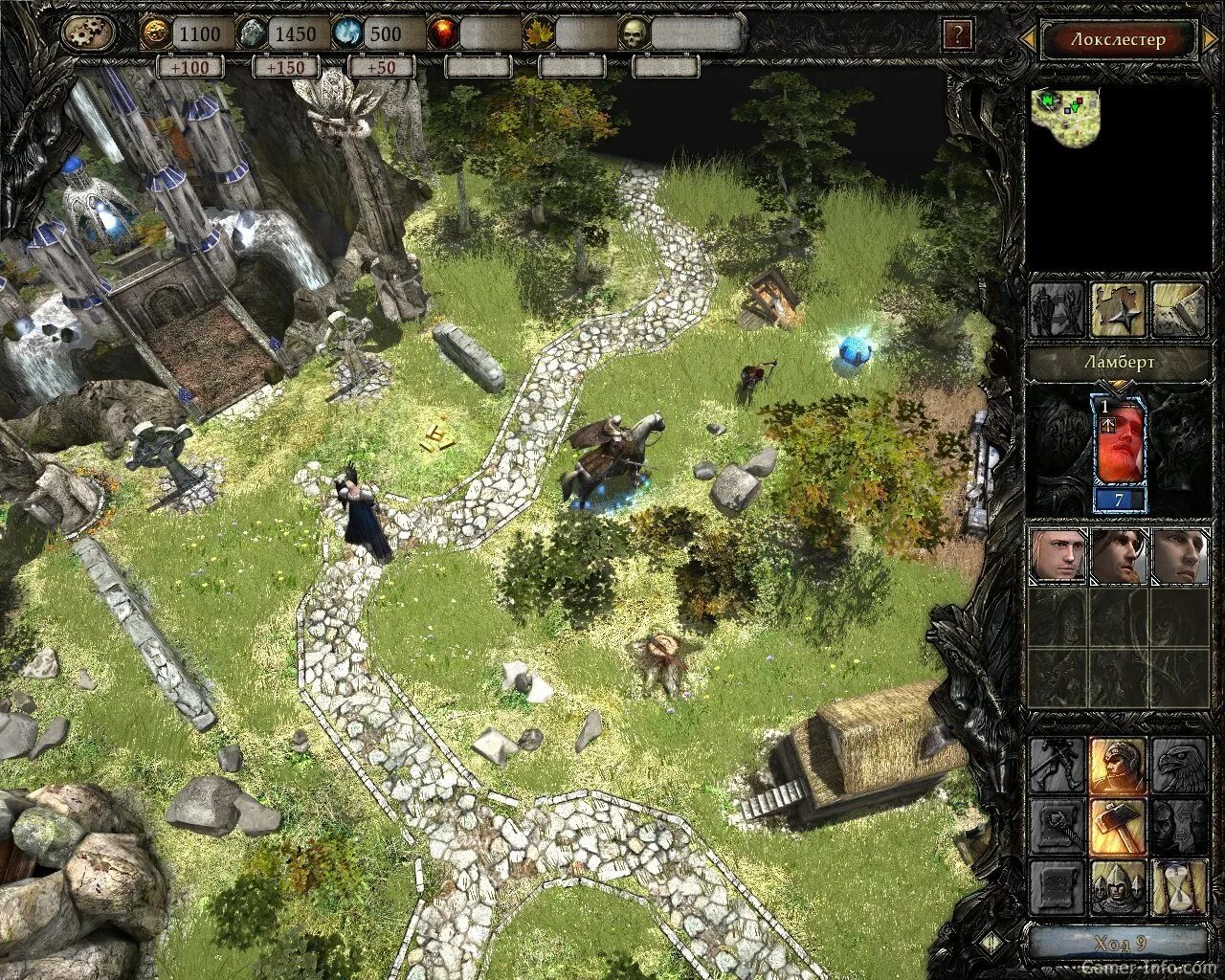Select the blond hero portrait
The image size is (1225, 980).
[1058, 555]
